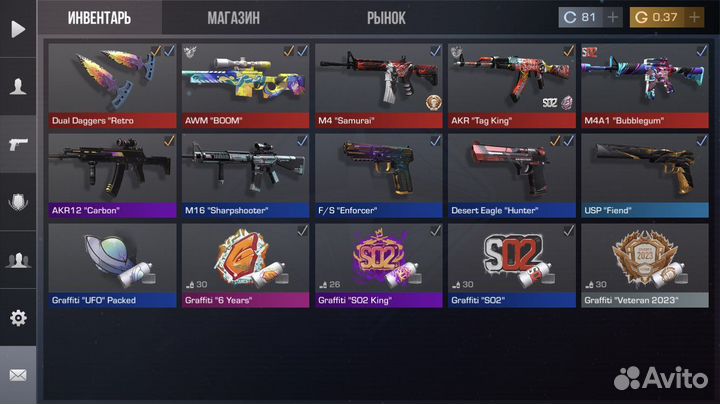Click the play arrow in the sidebar
Viewport: 720px width, 404px height.
click(x=18, y=28)
